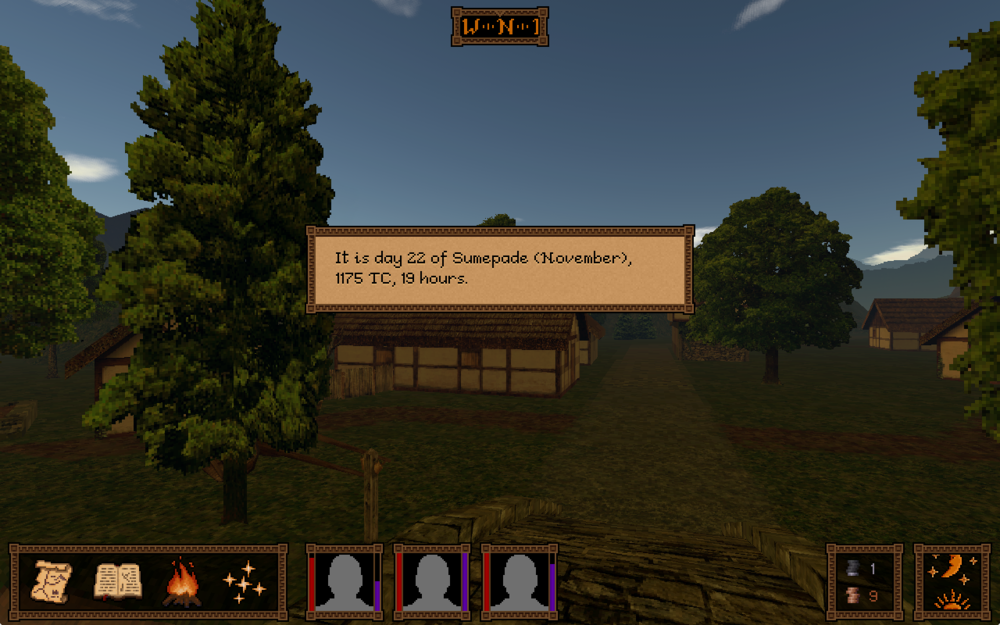Click the moon and sun time icon
Image resolution: width=1000 pixels, height=625 pixels.
[951, 582]
